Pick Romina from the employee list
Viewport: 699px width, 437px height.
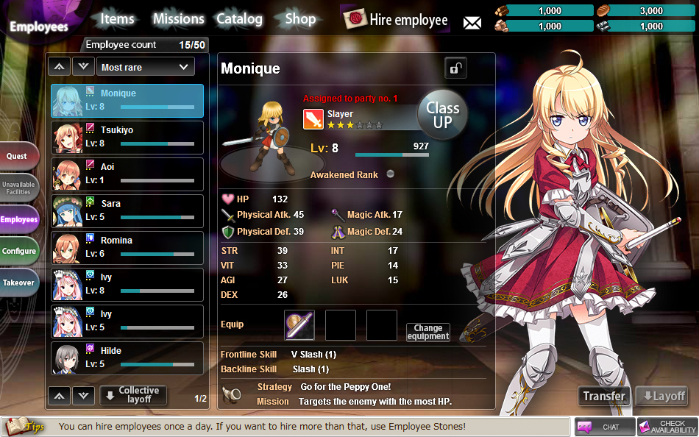point(127,246)
